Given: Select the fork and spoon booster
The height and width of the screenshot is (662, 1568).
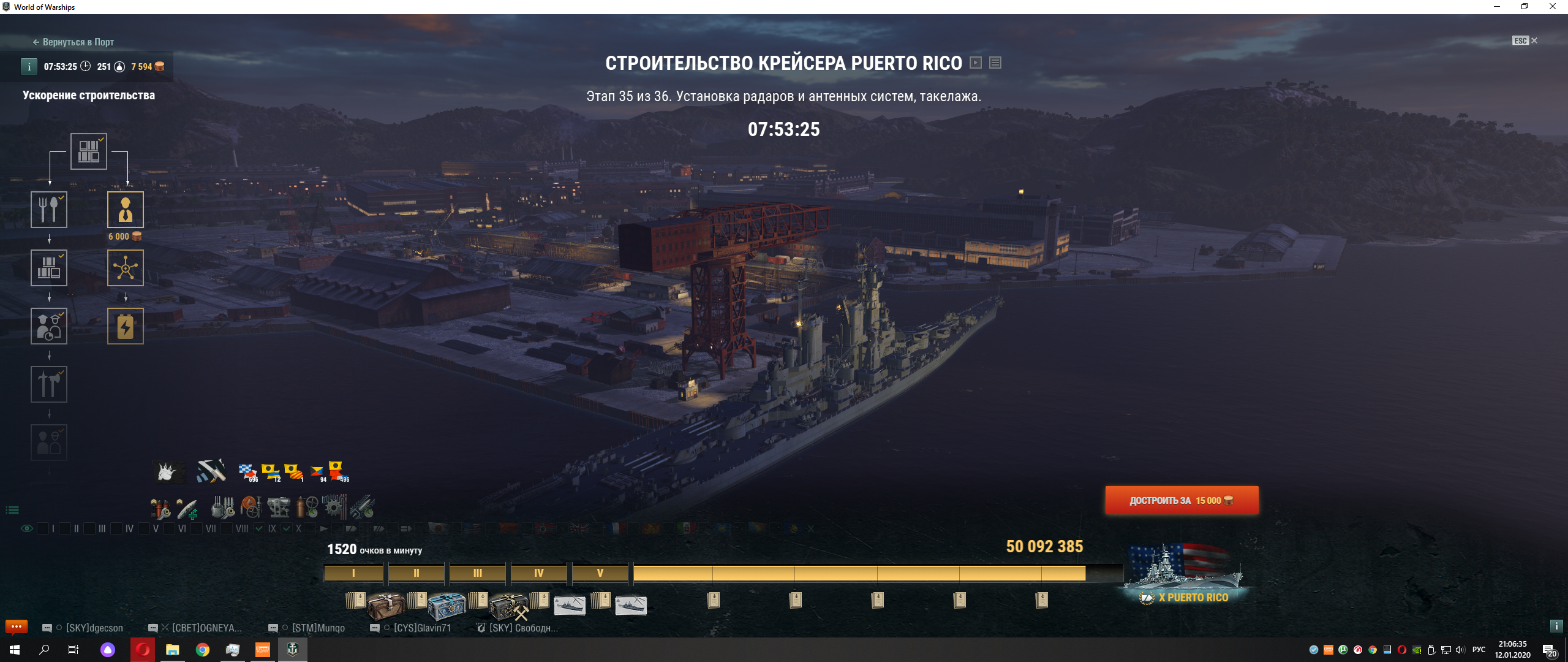Looking at the screenshot, I should [49, 210].
